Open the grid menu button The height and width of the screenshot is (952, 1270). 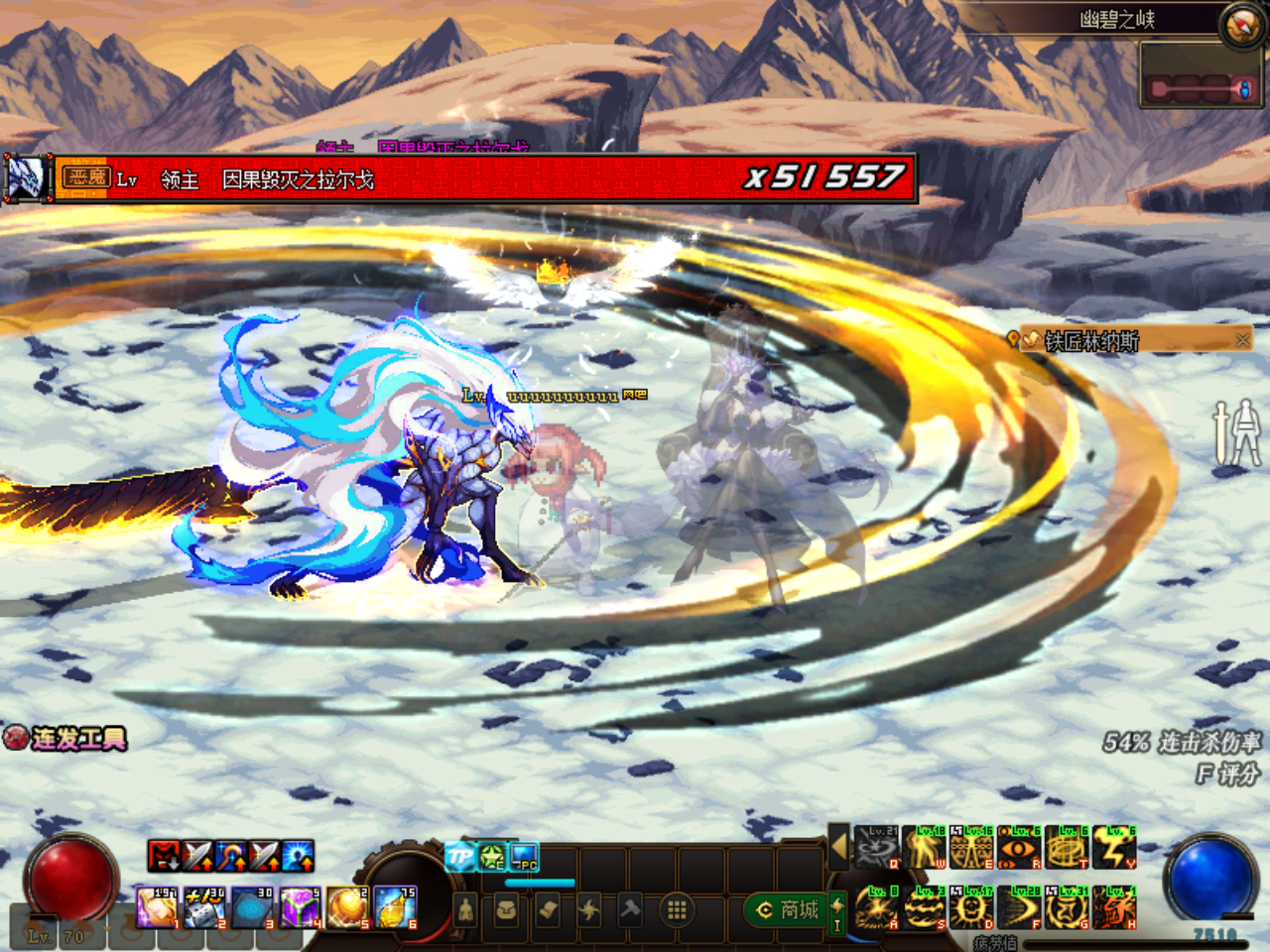tap(677, 909)
